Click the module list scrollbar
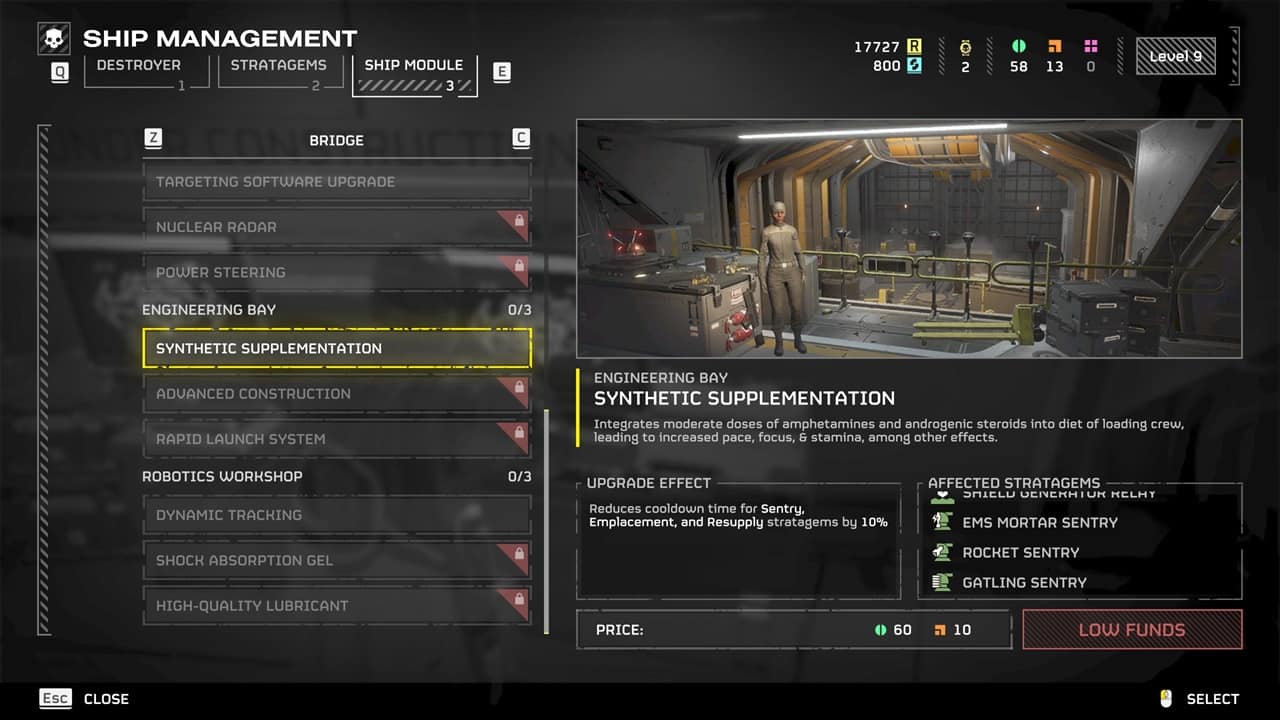This screenshot has height=720, width=1280. tap(546, 520)
